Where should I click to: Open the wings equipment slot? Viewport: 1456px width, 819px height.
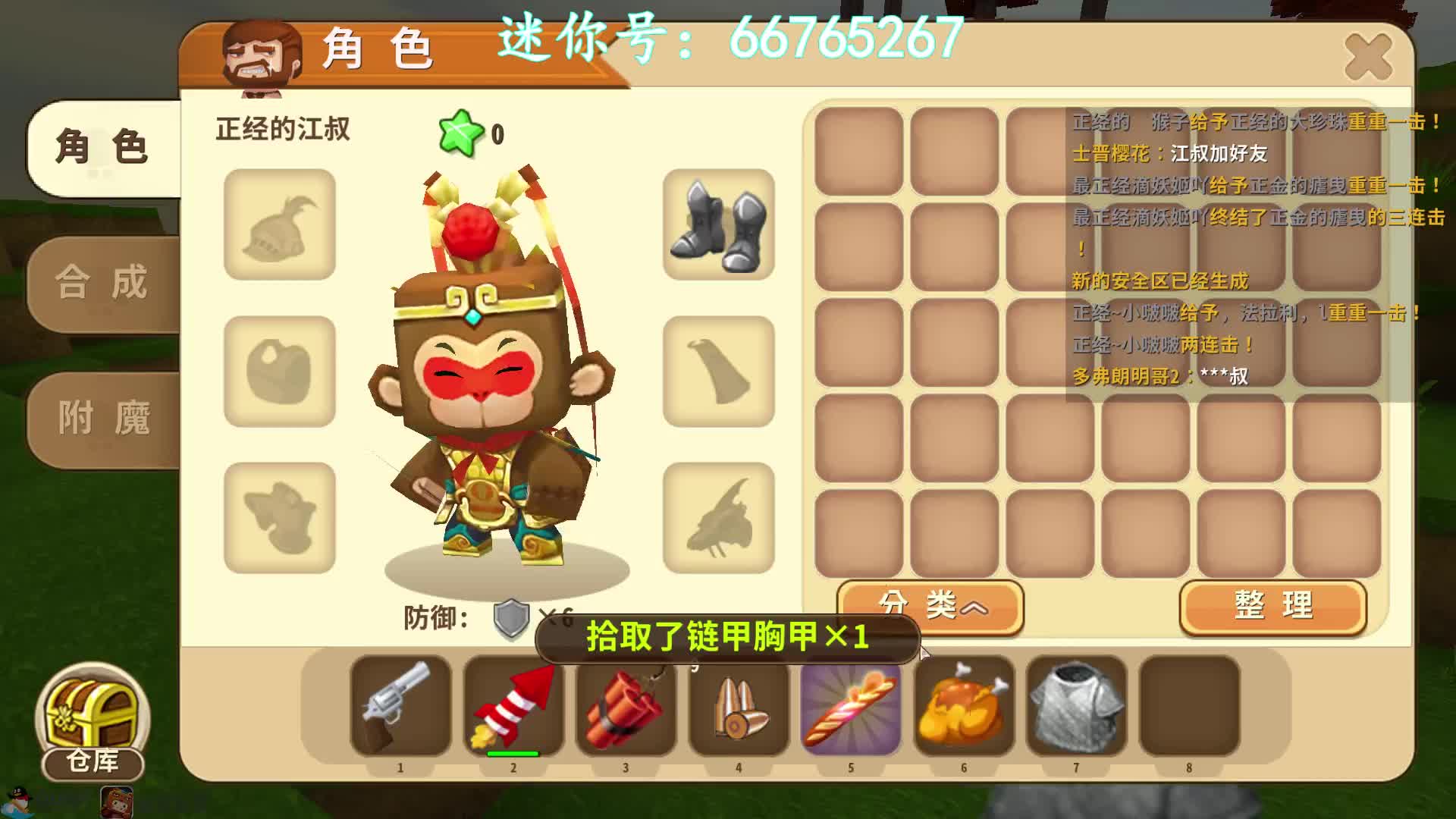(717, 518)
